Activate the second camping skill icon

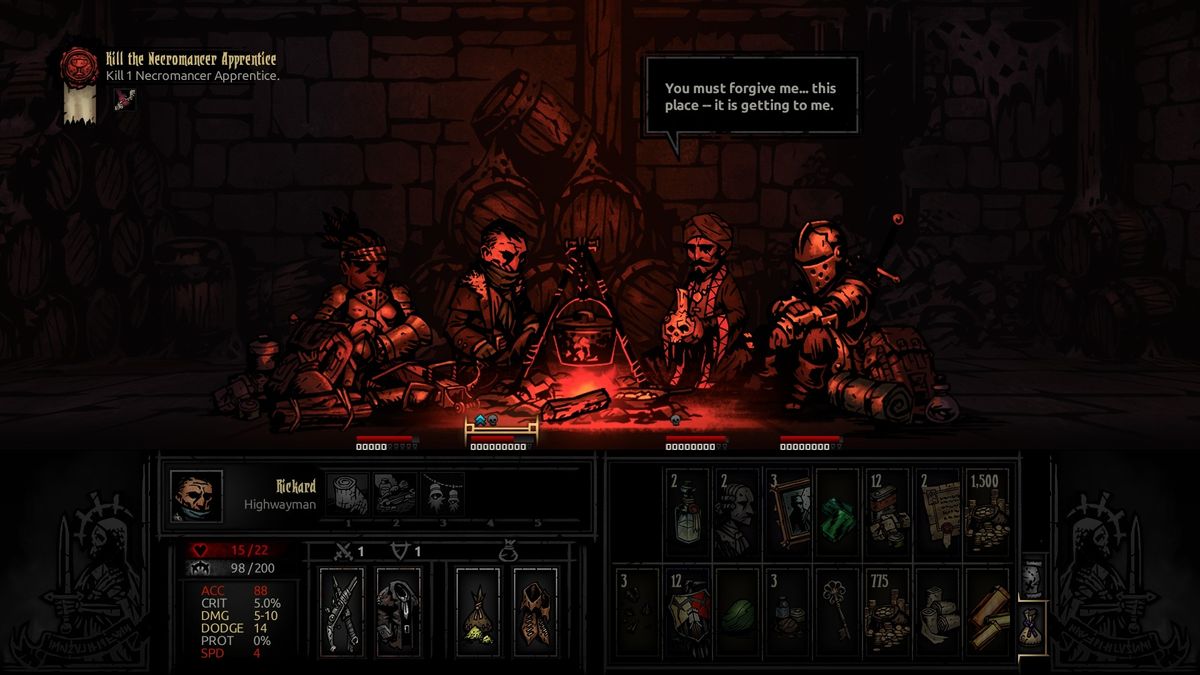pyautogui.click(x=394, y=493)
